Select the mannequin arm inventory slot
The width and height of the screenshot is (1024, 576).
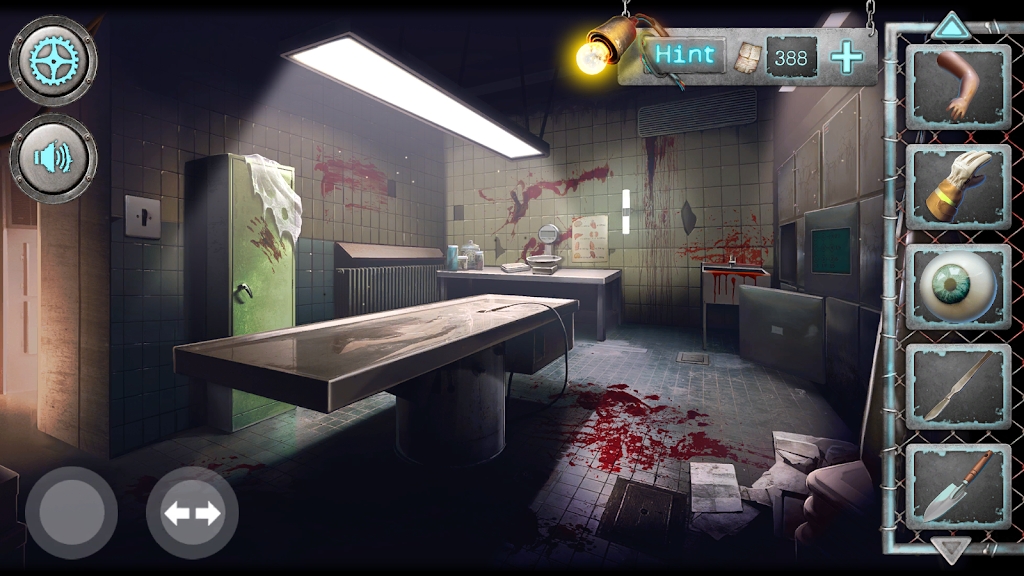[957, 87]
